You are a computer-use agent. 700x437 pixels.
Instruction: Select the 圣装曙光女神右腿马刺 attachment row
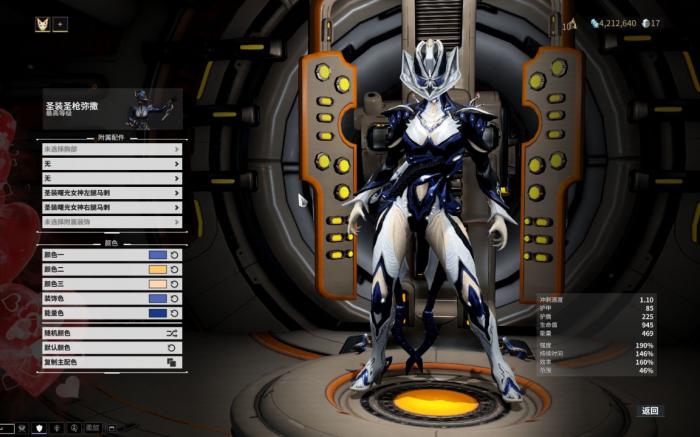112,207
